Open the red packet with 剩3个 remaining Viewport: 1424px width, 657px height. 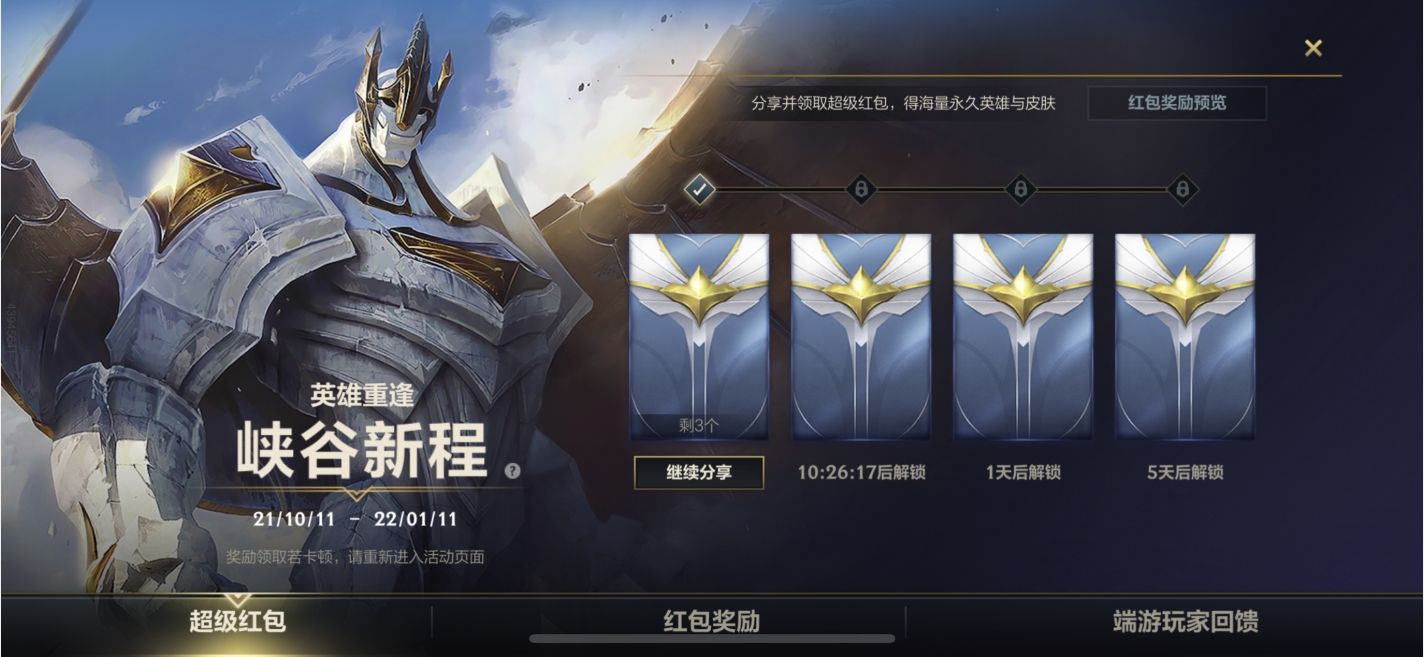tap(699, 336)
